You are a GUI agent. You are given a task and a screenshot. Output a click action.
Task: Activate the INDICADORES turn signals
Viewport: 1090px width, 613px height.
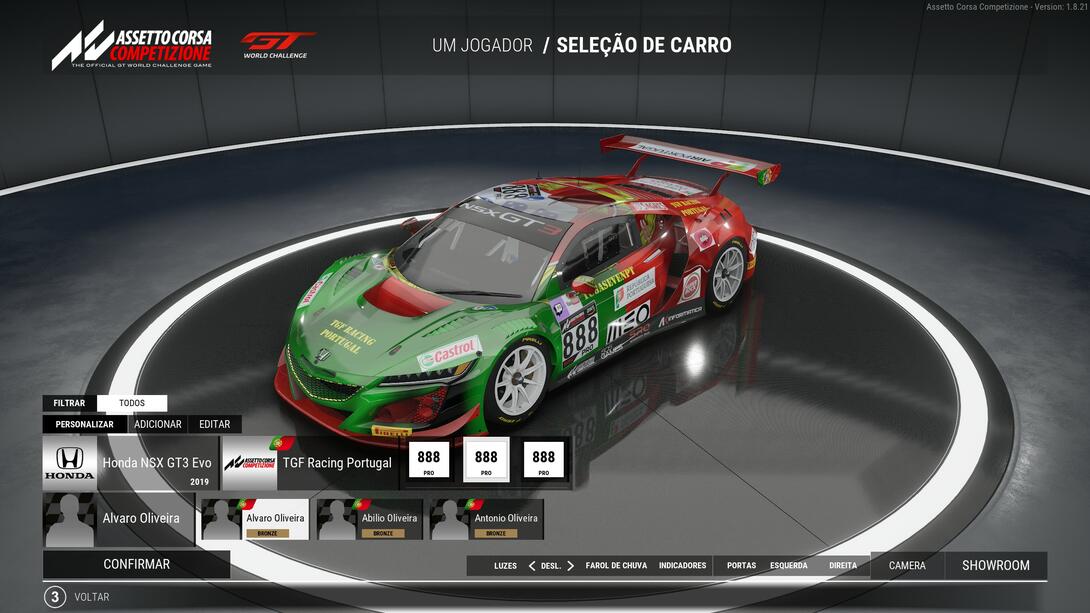682,566
